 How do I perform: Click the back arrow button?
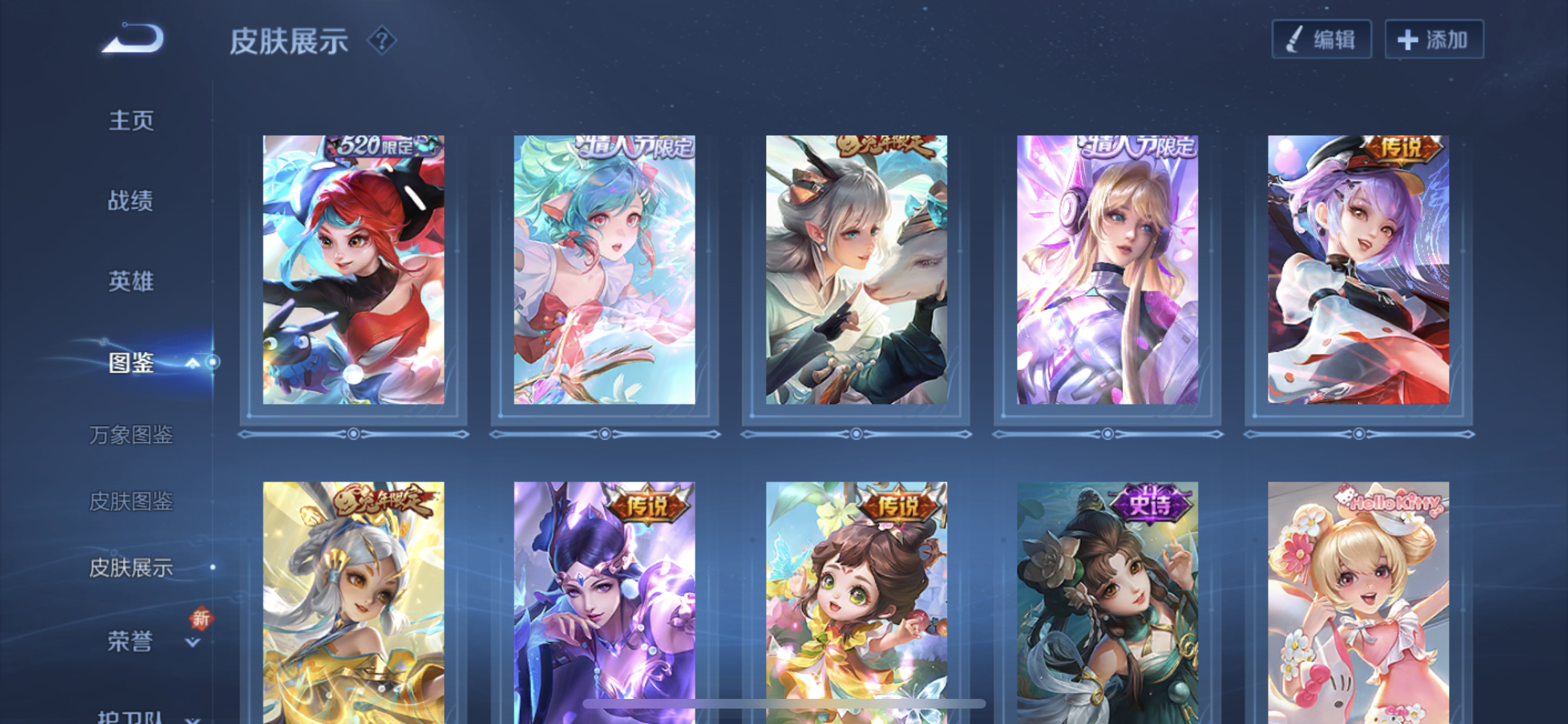pyautogui.click(x=134, y=39)
